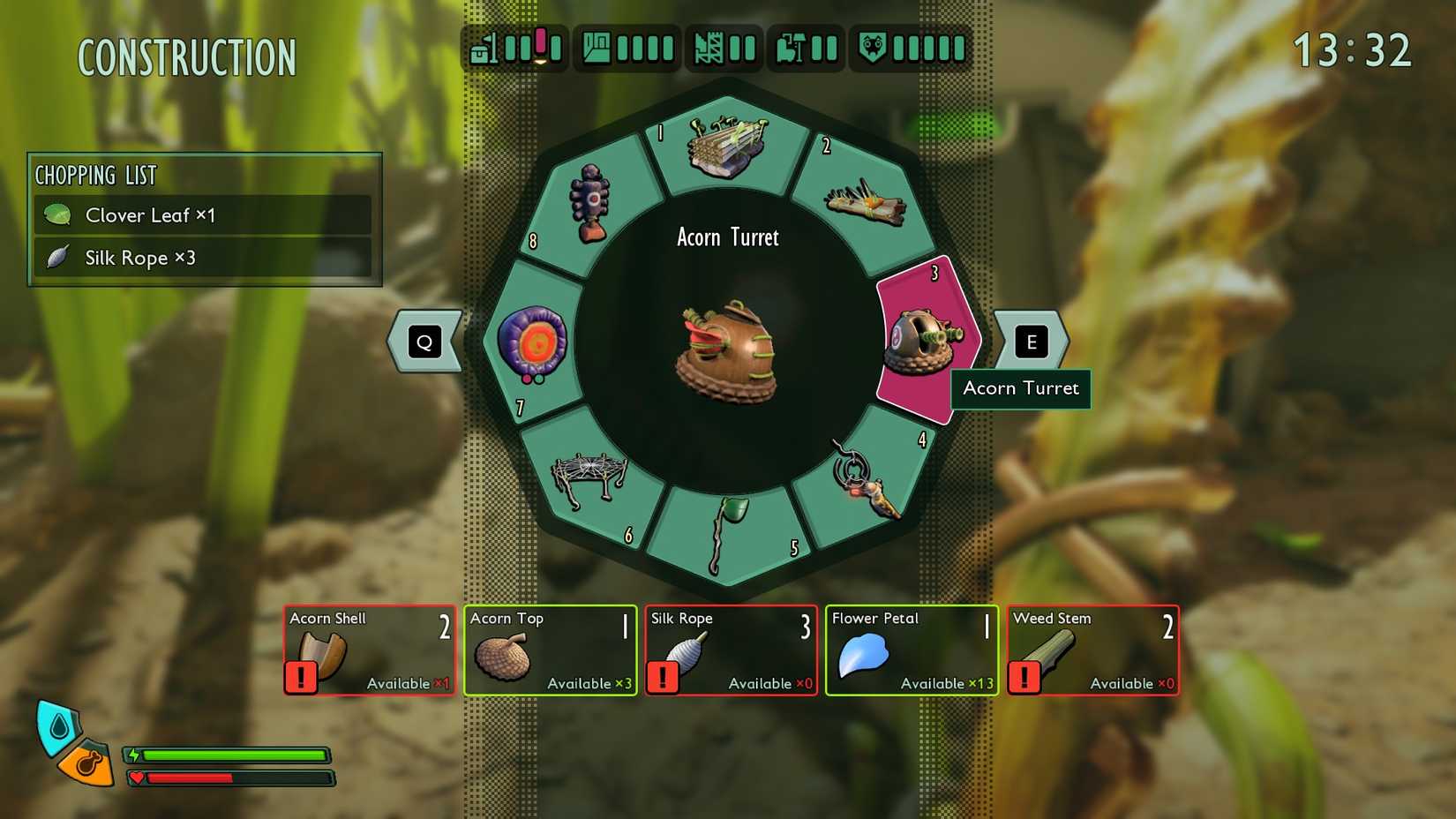Select the Acorn Top ingredient card

click(x=550, y=650)
